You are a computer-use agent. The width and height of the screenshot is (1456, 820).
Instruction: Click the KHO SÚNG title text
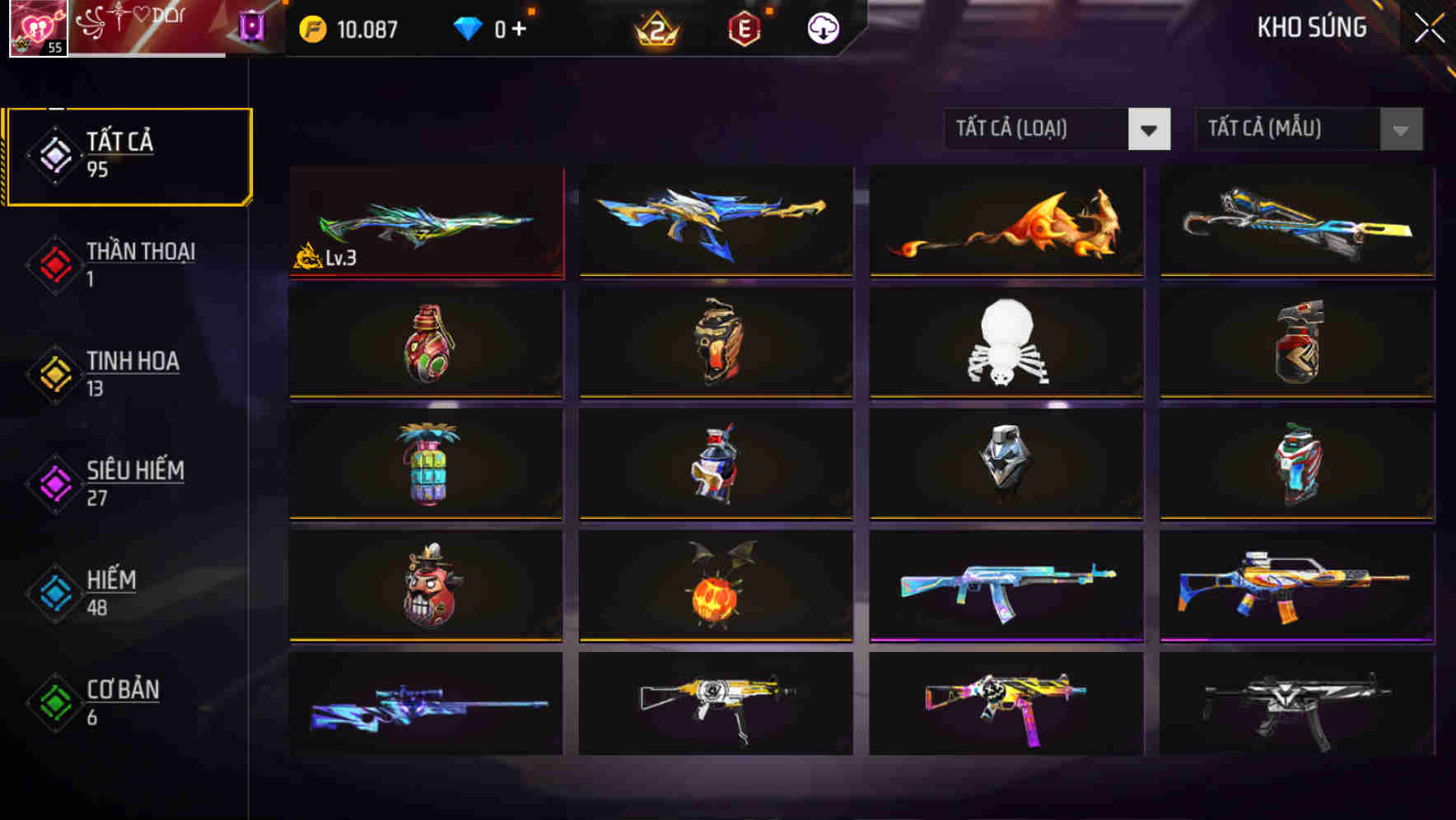coord(1313,27)
